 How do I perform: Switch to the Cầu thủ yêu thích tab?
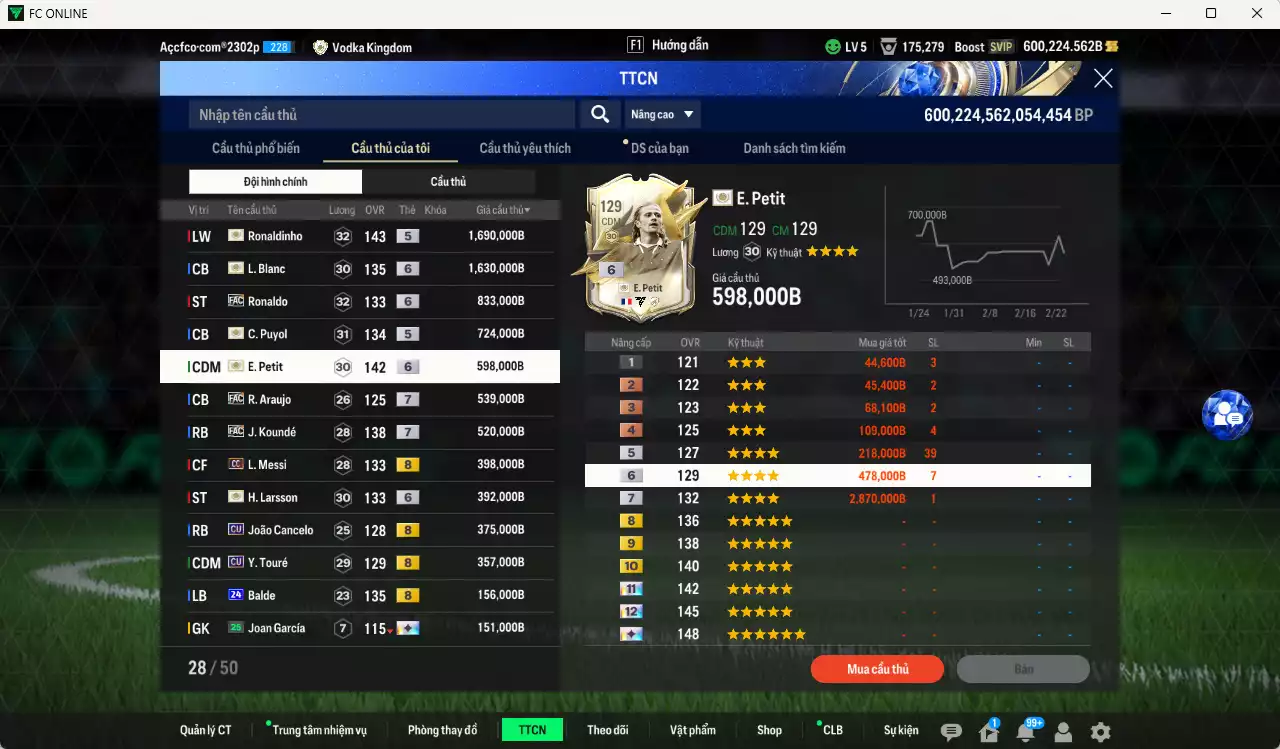click(523, 147)
